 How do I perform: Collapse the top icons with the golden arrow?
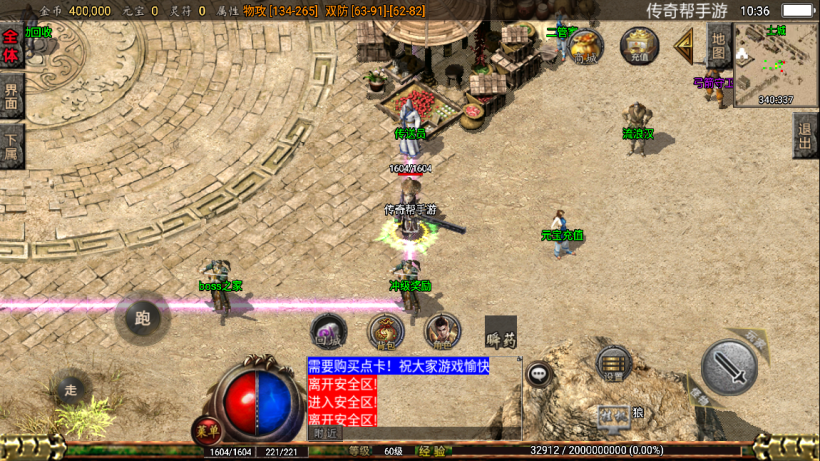point(685,45)
